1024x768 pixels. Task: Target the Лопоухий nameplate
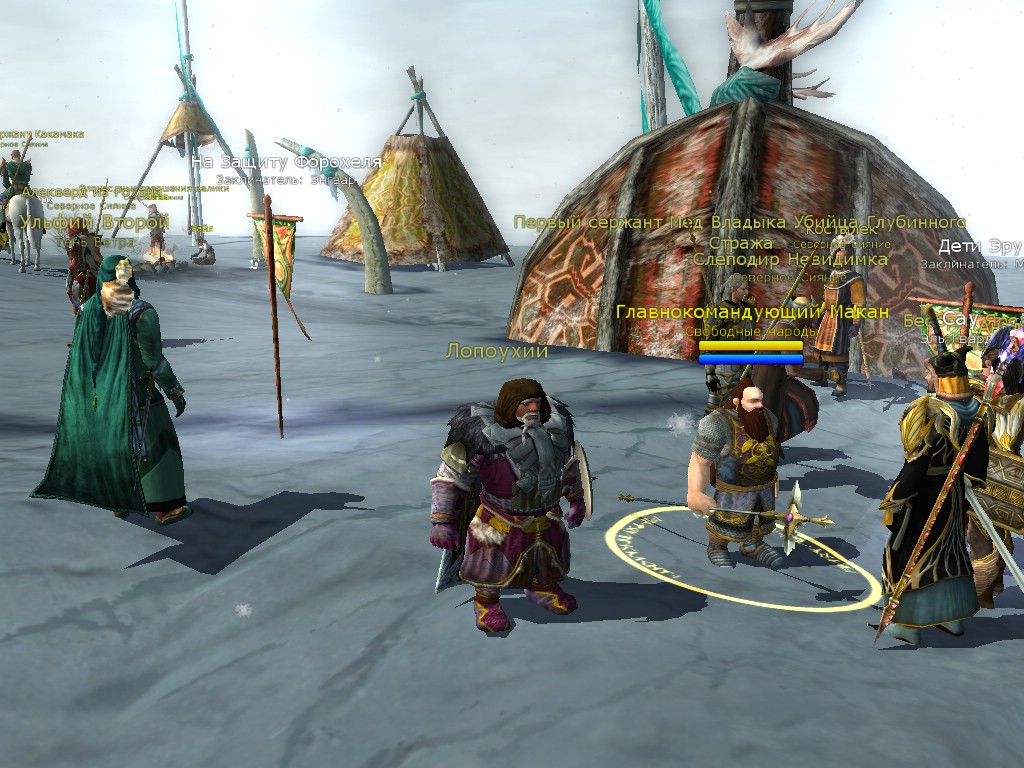[x=497, y=351]
